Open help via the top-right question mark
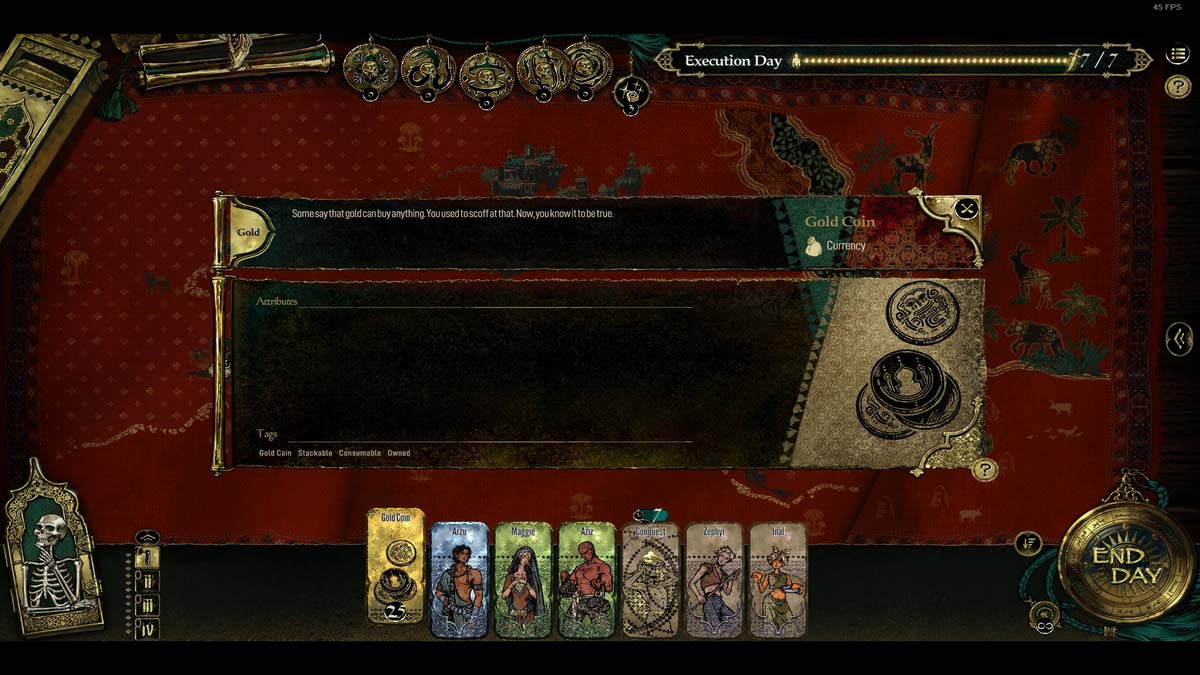The image size is (1200, 675). pos(1177,87)
